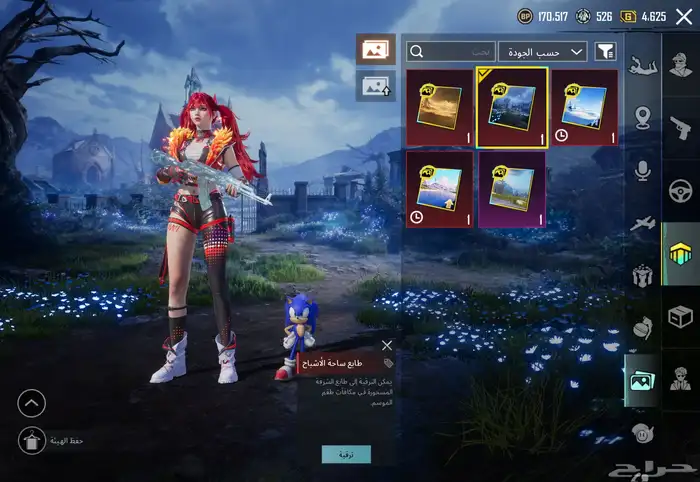Viewport: 700px width, 482px height.
Task: Open the sort by quality dropdown
Action: [544, 51]
